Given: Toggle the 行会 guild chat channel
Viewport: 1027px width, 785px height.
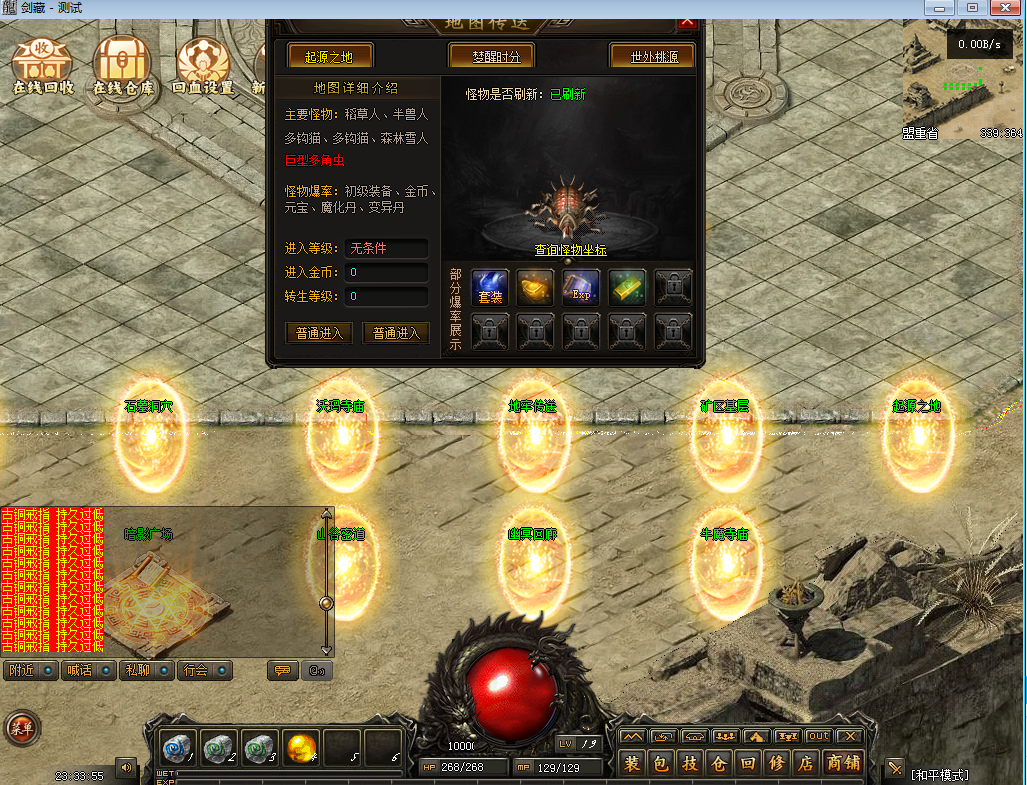Looking at the screenshot, I should click(205, 670).
